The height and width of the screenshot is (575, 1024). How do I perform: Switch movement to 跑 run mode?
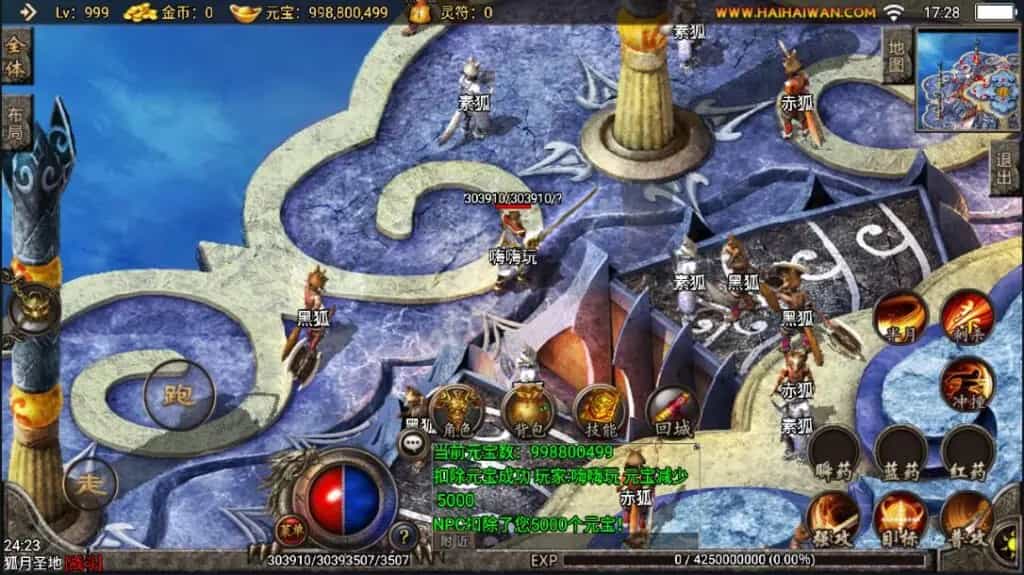tap(178, 394)
